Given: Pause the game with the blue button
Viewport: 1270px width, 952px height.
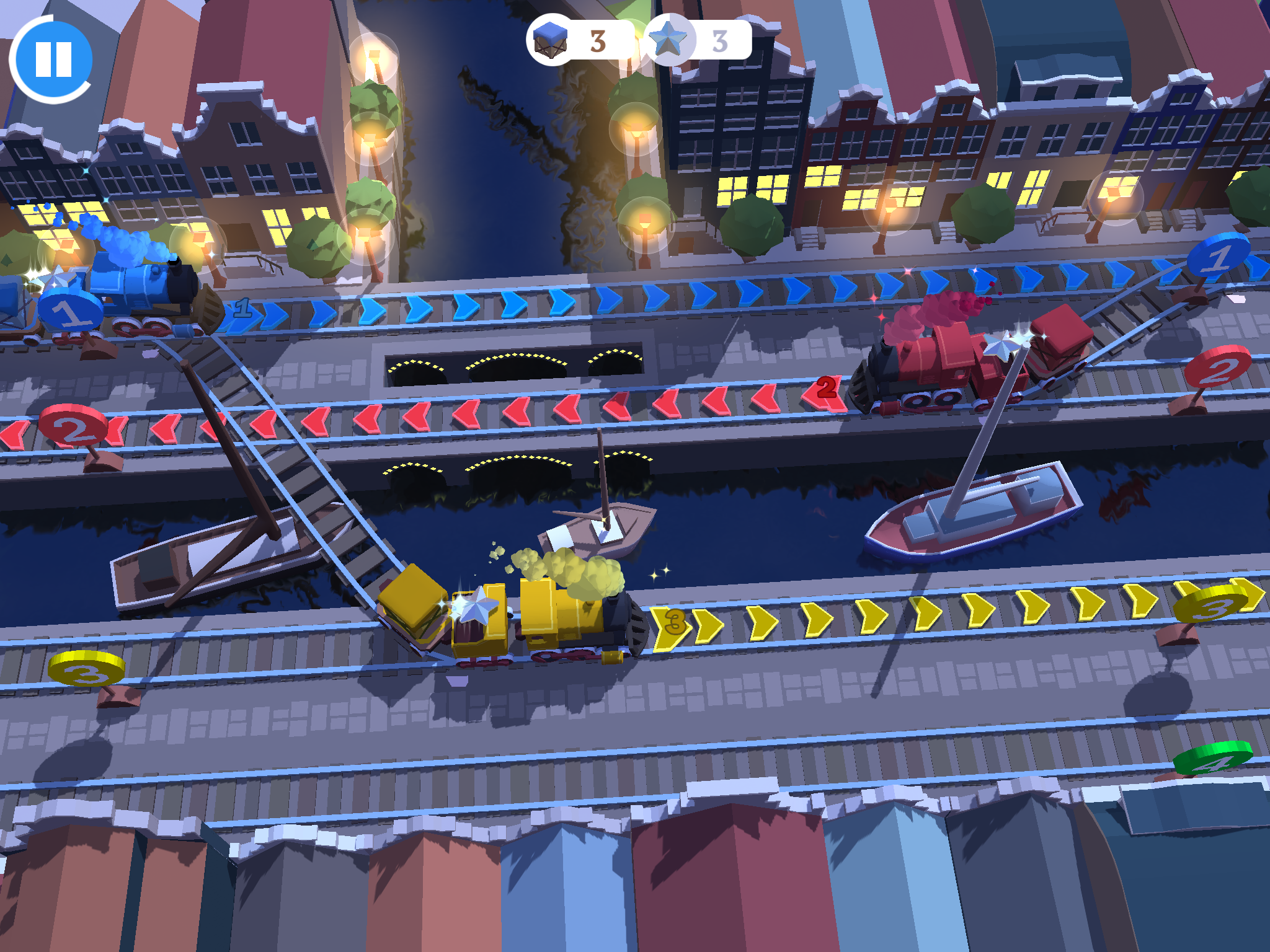Looking at the screenshot, I should point(53,59).
